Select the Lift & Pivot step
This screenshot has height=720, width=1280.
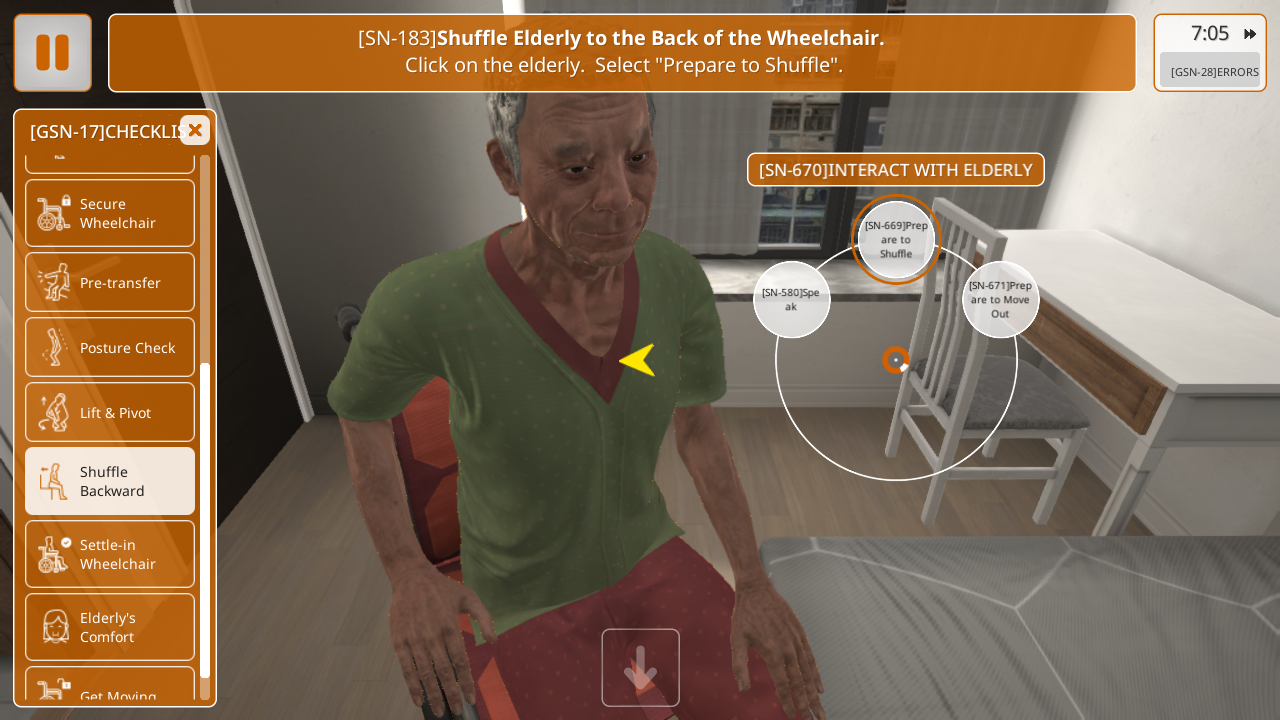[x=110, y=412]
